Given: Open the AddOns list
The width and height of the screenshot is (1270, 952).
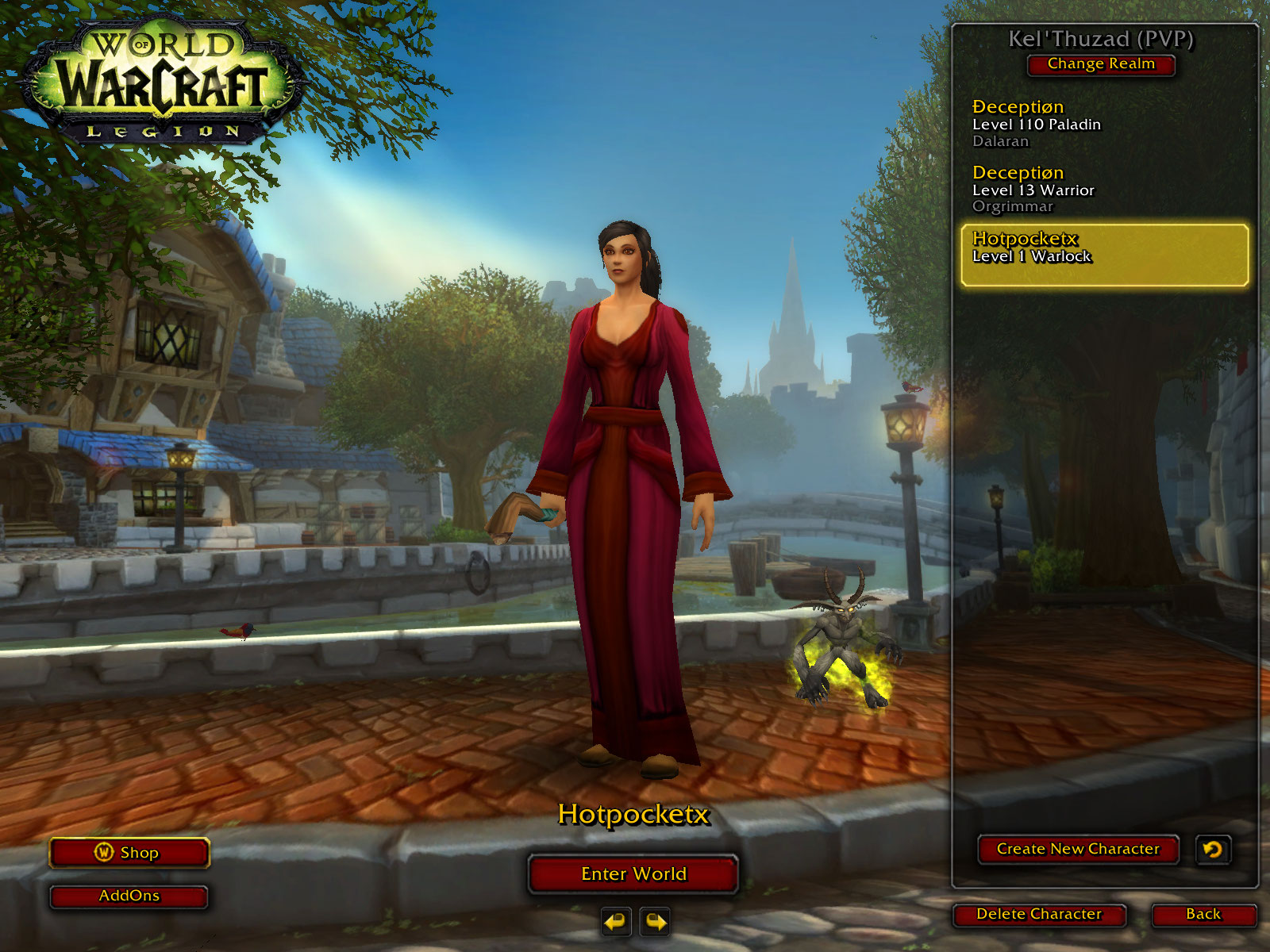Looking at the screenshot, I should (129, 896).
